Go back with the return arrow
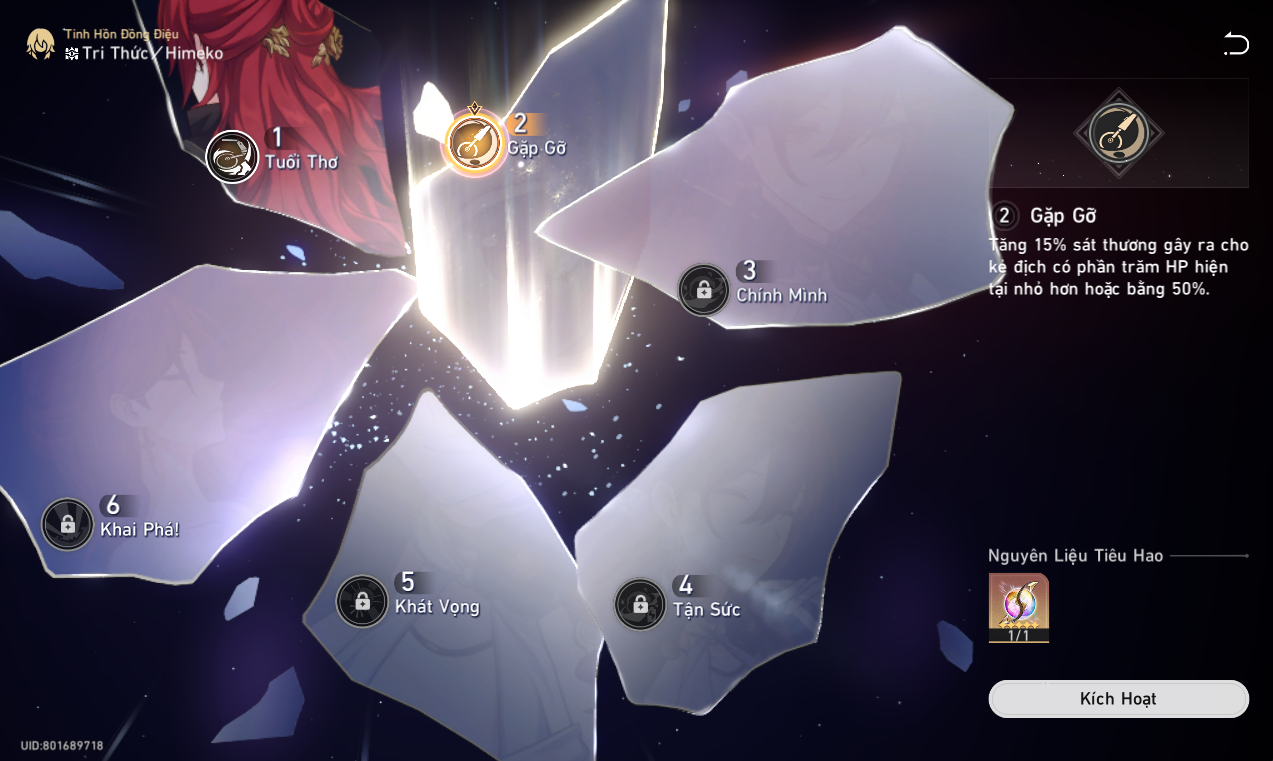 [1236, 43]
